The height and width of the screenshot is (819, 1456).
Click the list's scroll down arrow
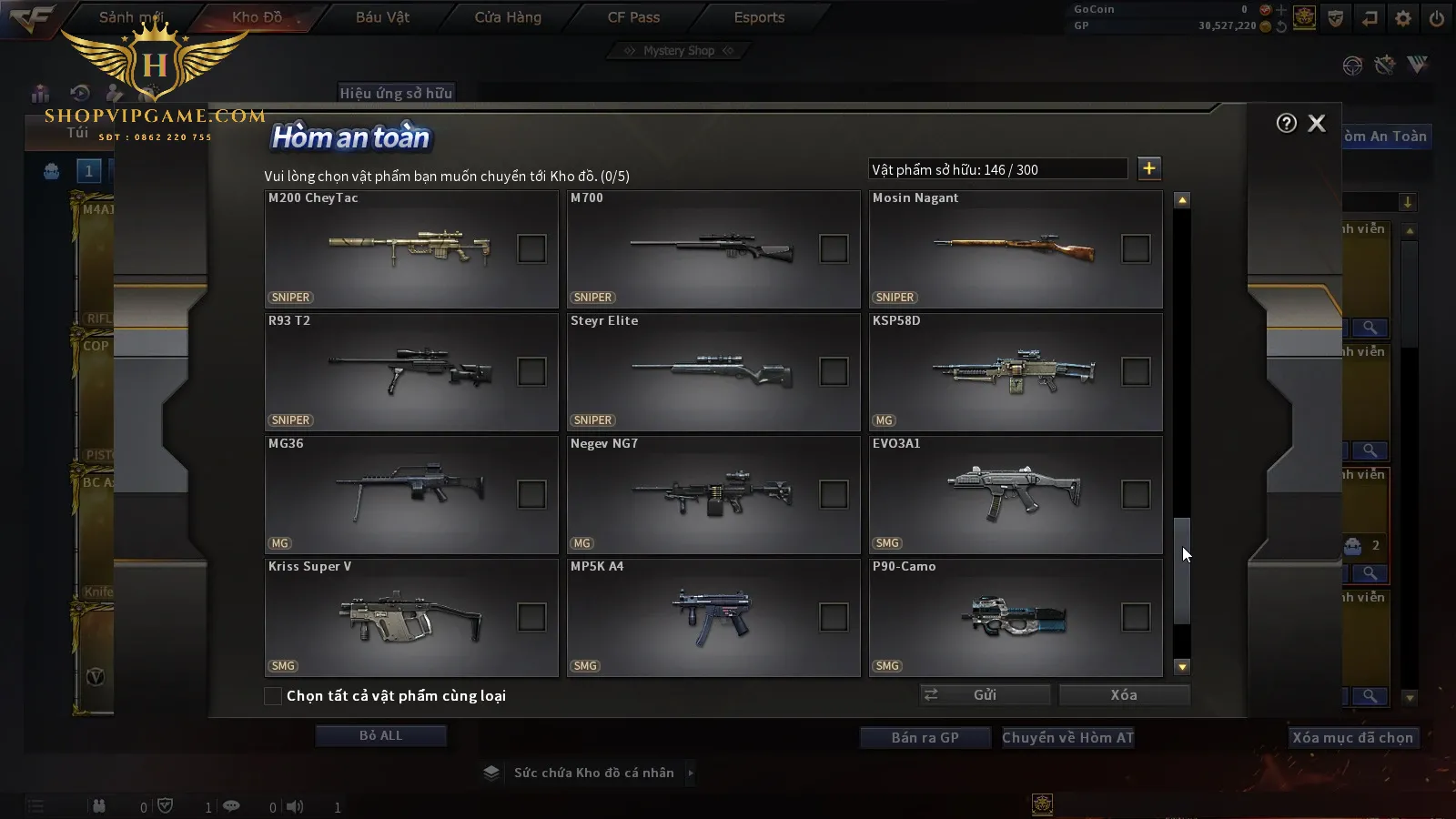(x=1182, y=667)
